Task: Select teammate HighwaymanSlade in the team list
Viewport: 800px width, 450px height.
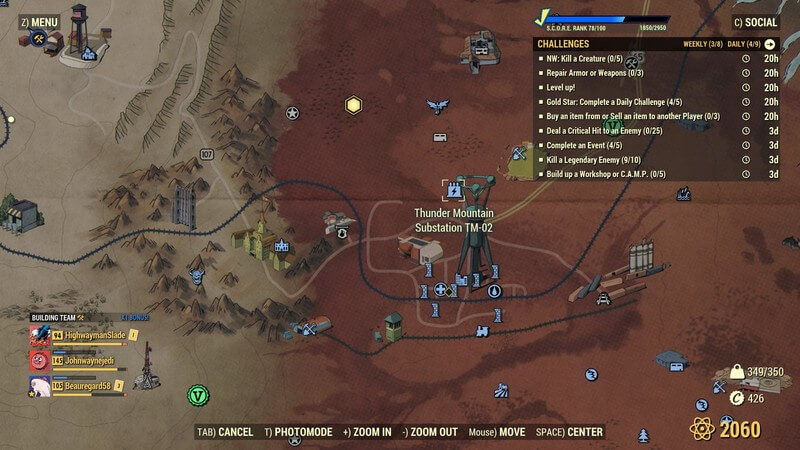Action: click(88, 335)
